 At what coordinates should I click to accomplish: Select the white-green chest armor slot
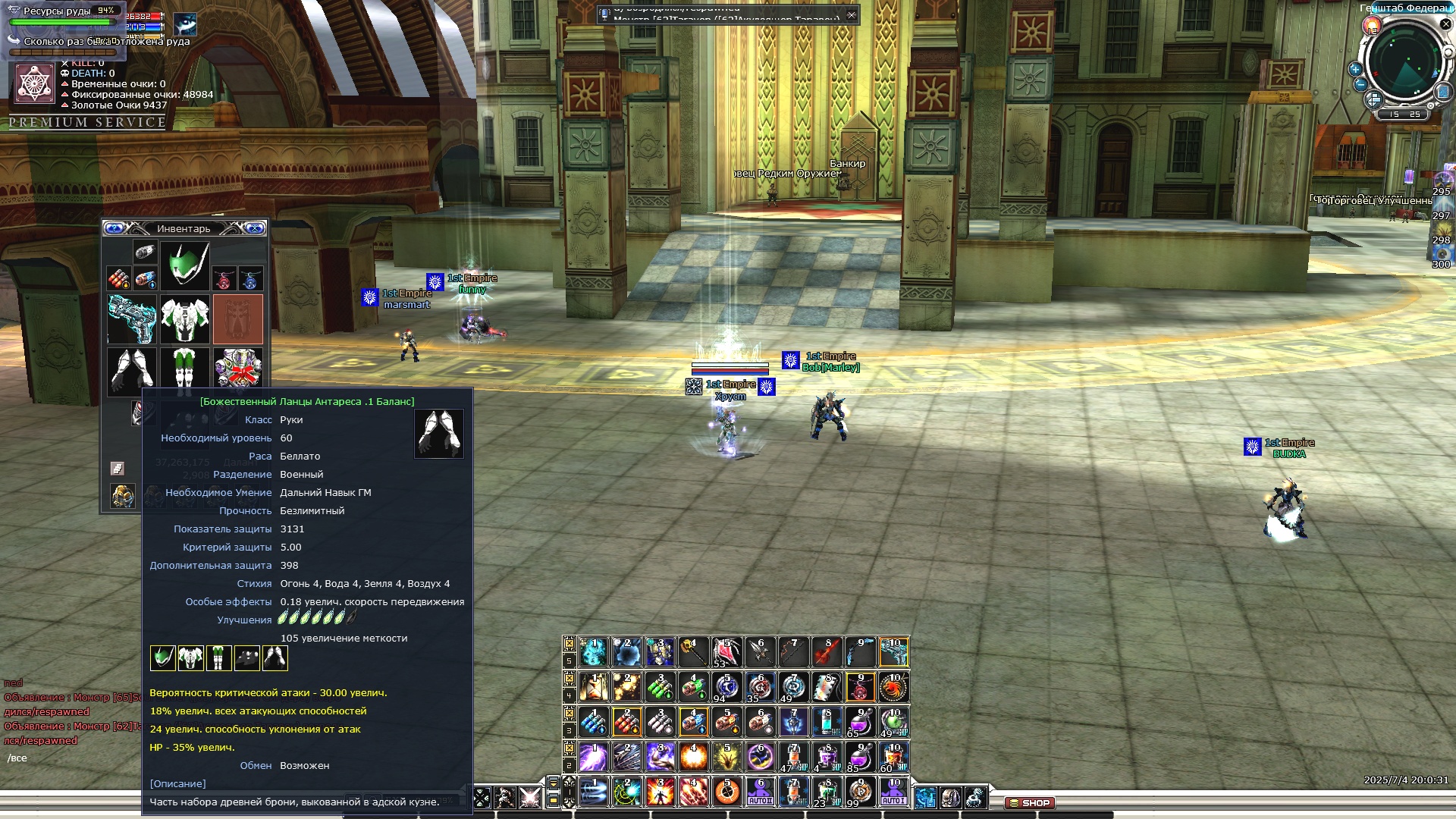point(185,319)
